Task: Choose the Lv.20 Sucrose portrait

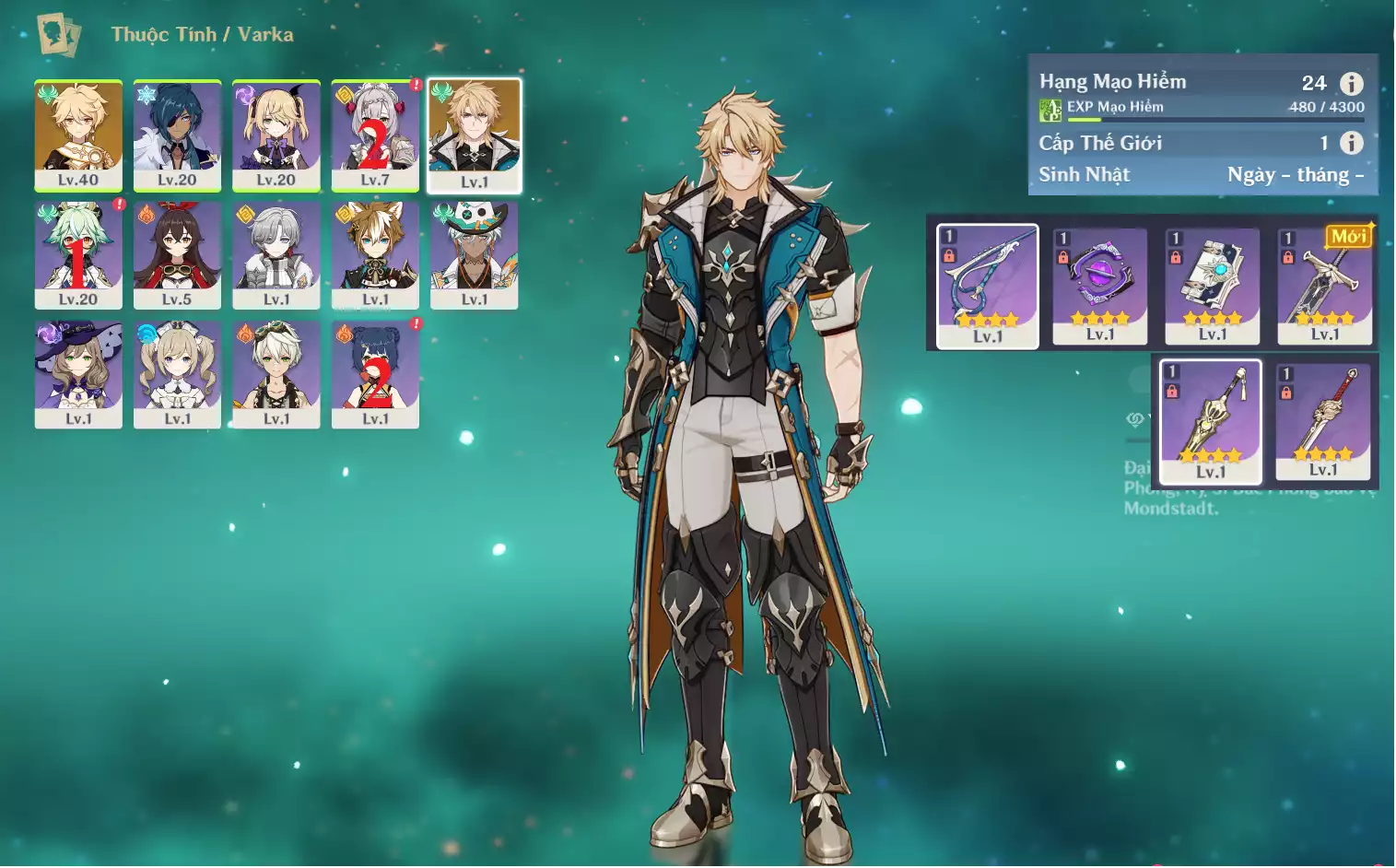Action: coord(78,254)
